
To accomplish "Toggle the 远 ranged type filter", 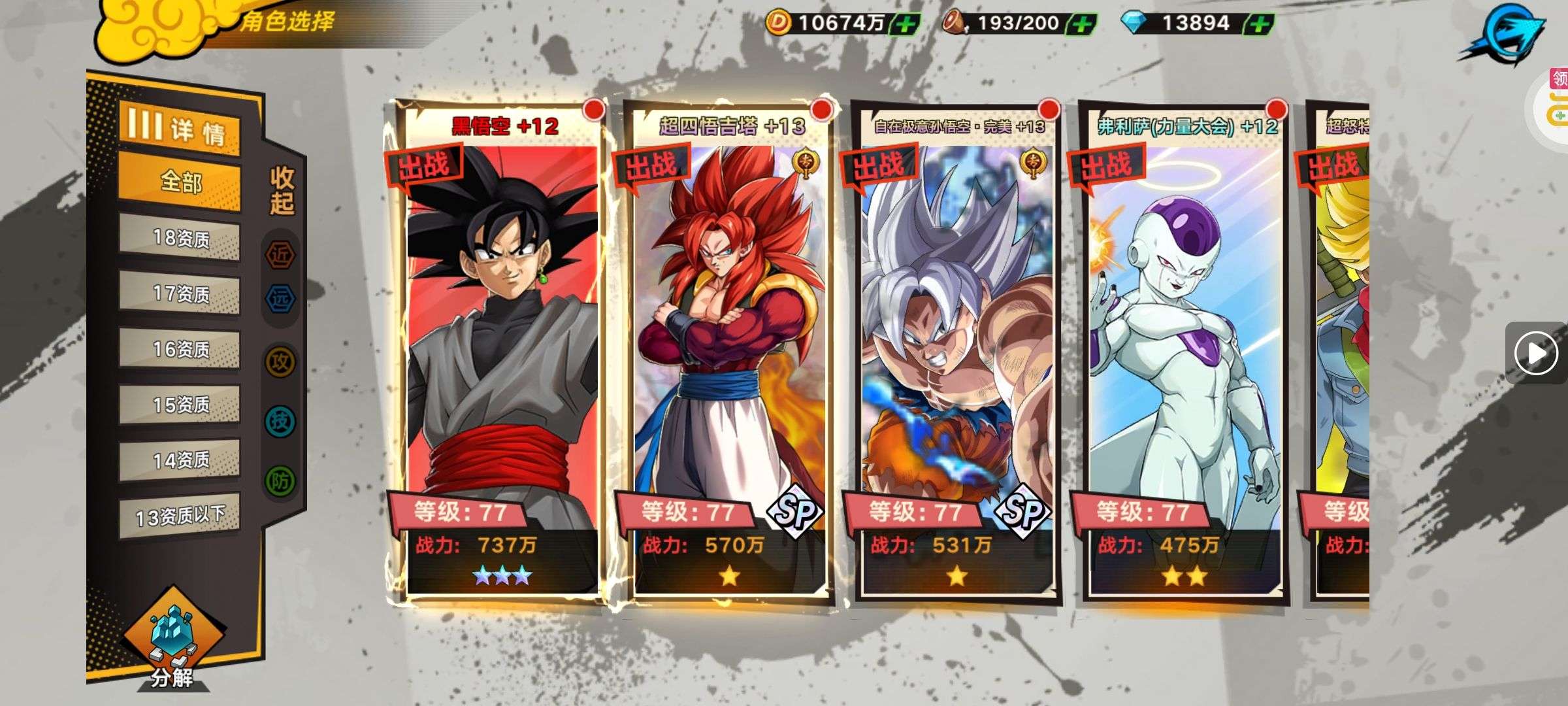I will point(280,299).
